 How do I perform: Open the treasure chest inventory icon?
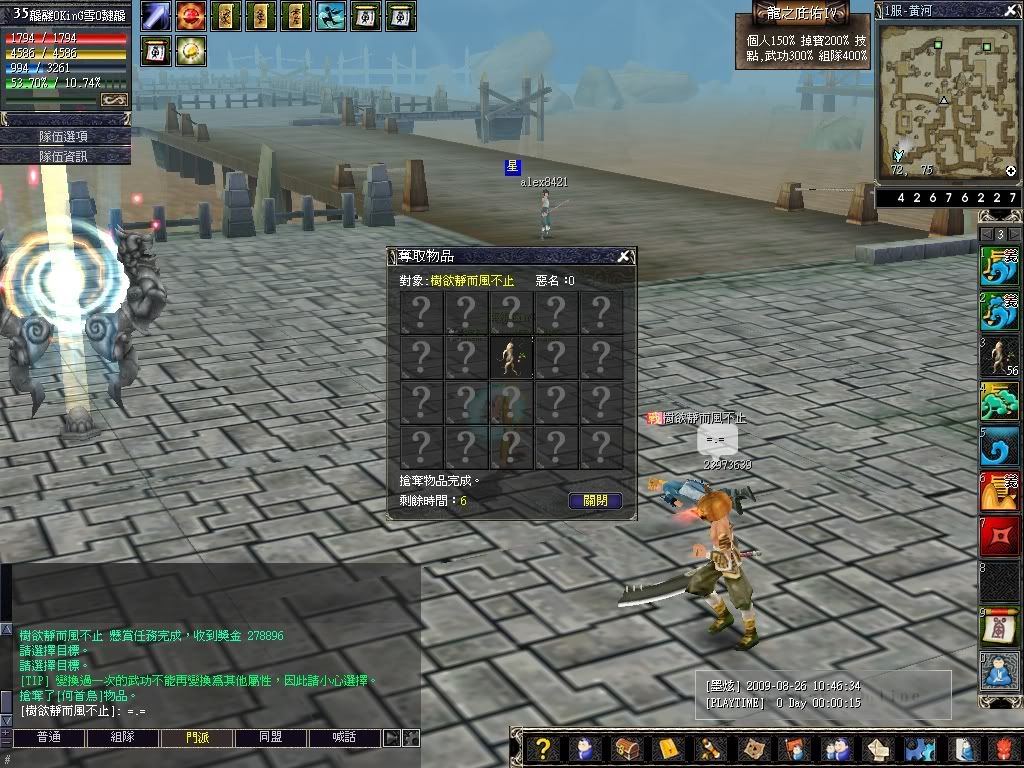pos(626,749)
